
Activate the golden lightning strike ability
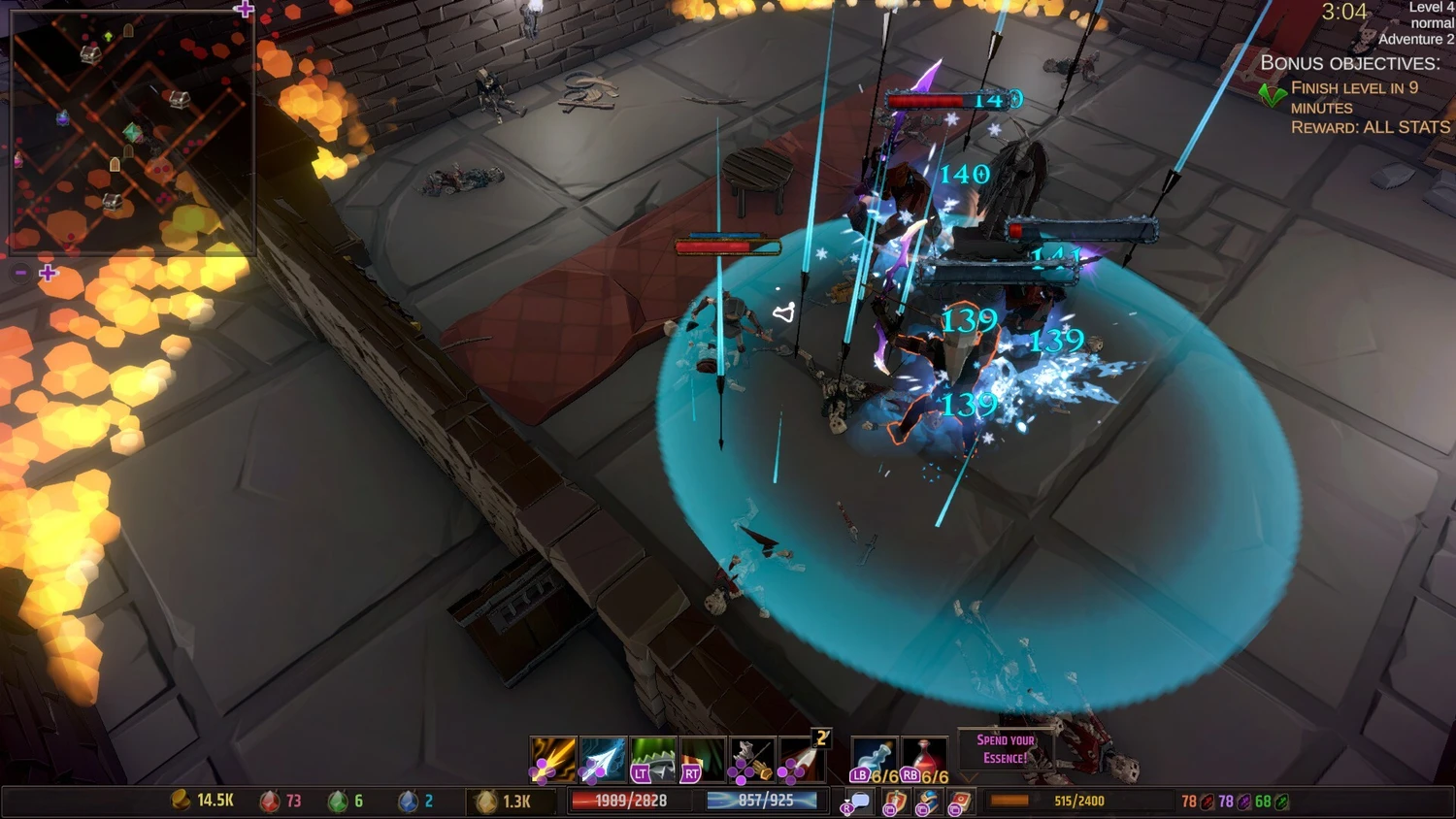[x=552, y=759]
